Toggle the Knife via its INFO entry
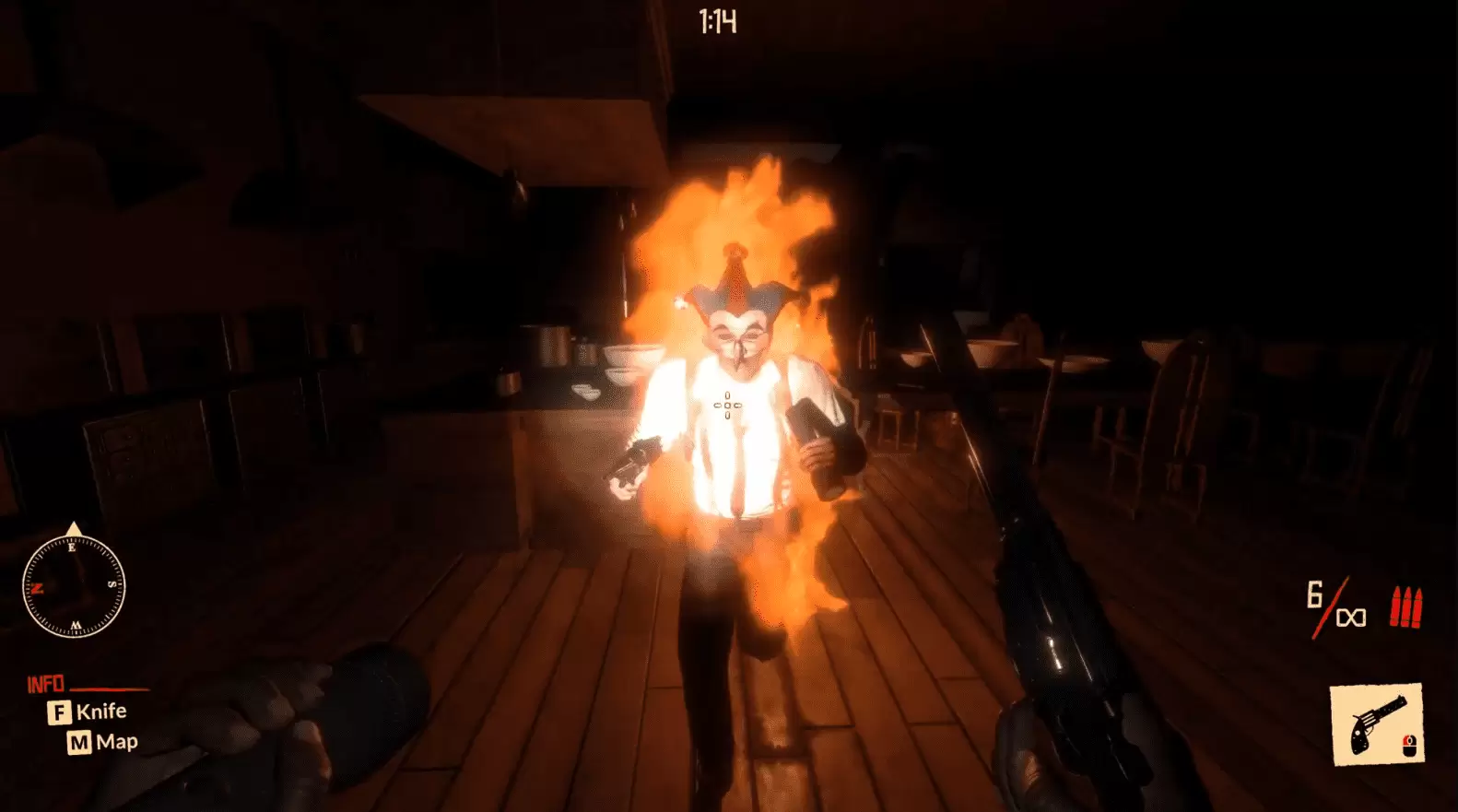The image size is (1458, 812). pos(100,711)
